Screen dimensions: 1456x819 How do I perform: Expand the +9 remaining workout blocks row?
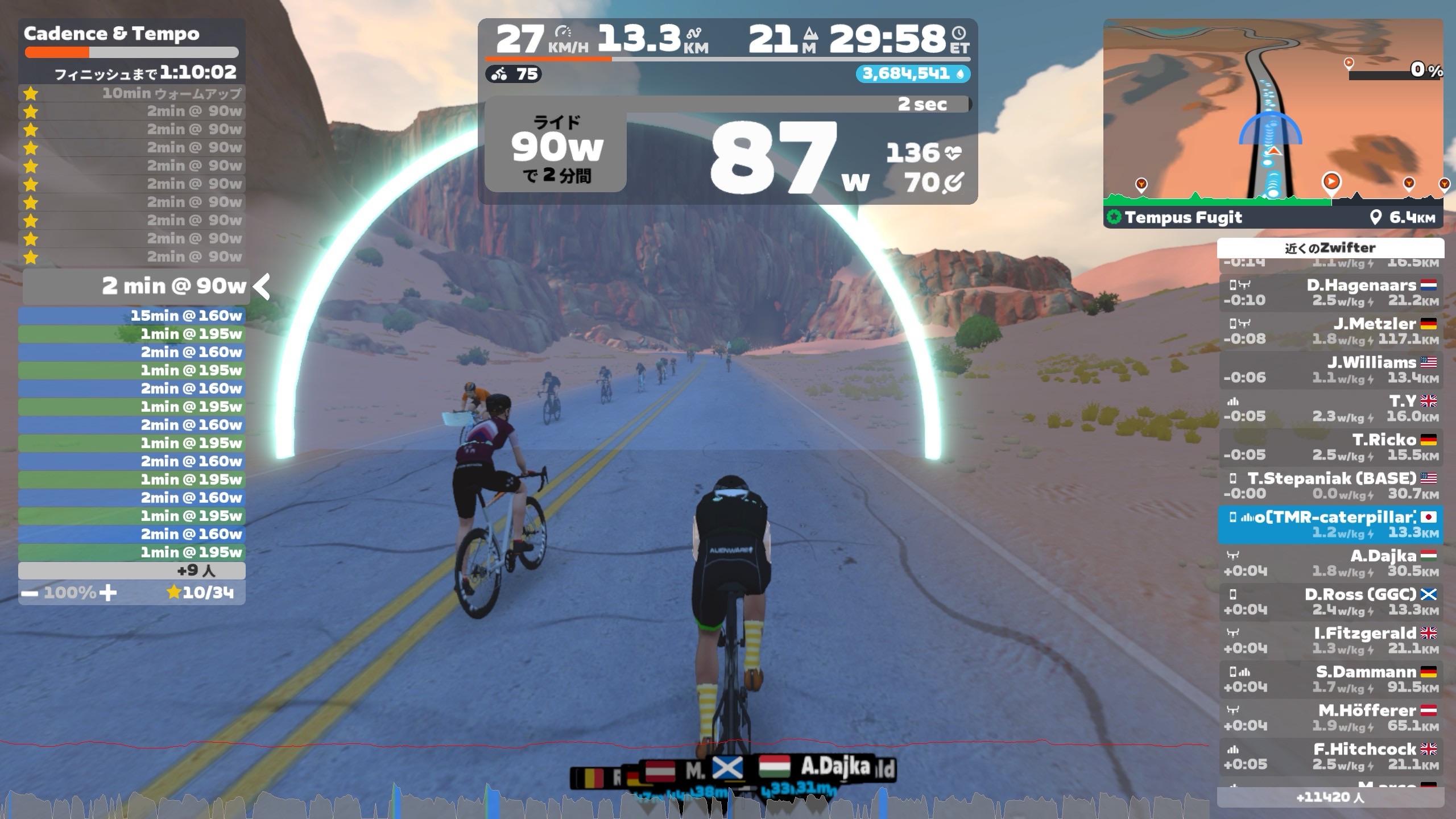click(132, 570)
